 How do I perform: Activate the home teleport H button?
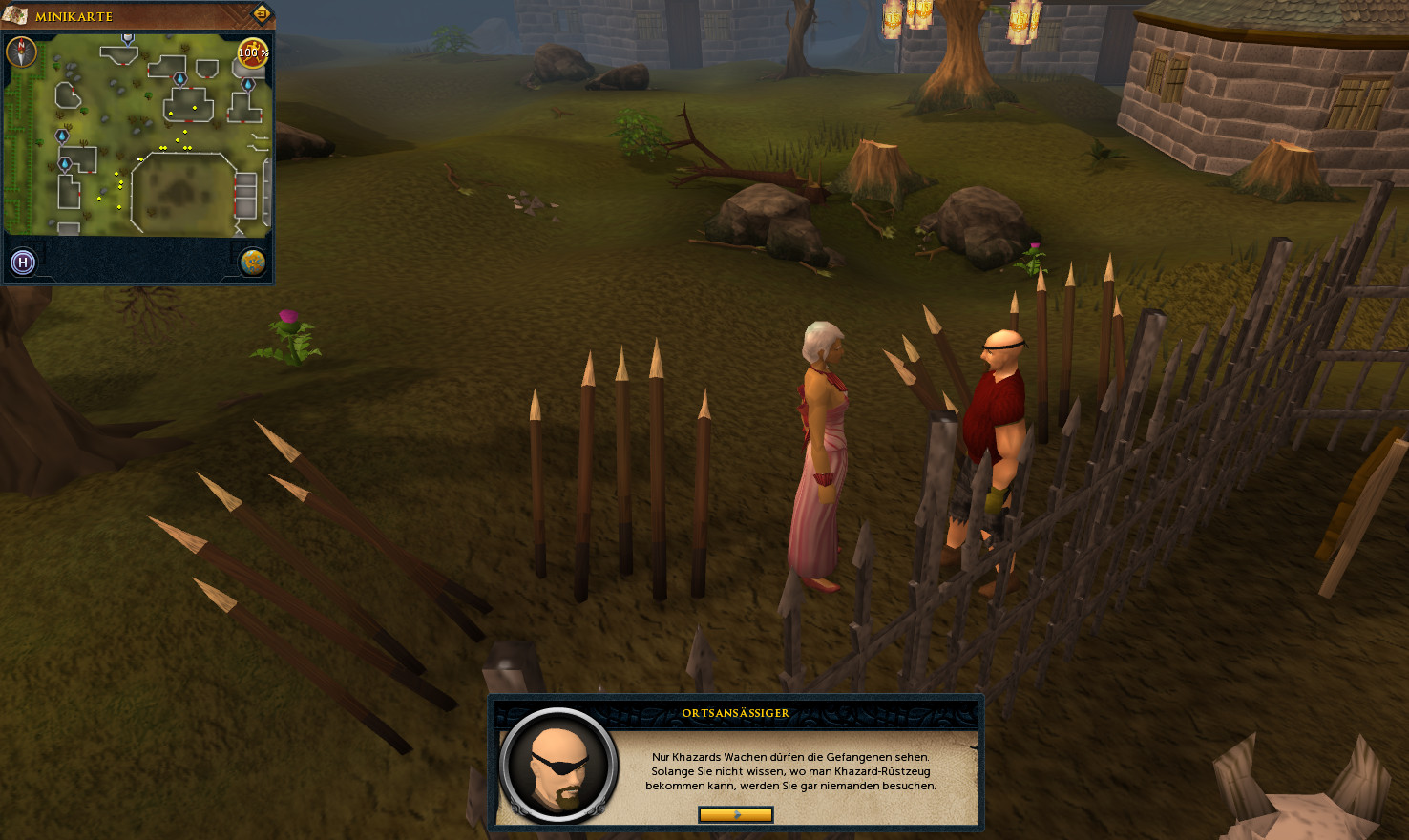pyautogui.click(x=23, y=262)
